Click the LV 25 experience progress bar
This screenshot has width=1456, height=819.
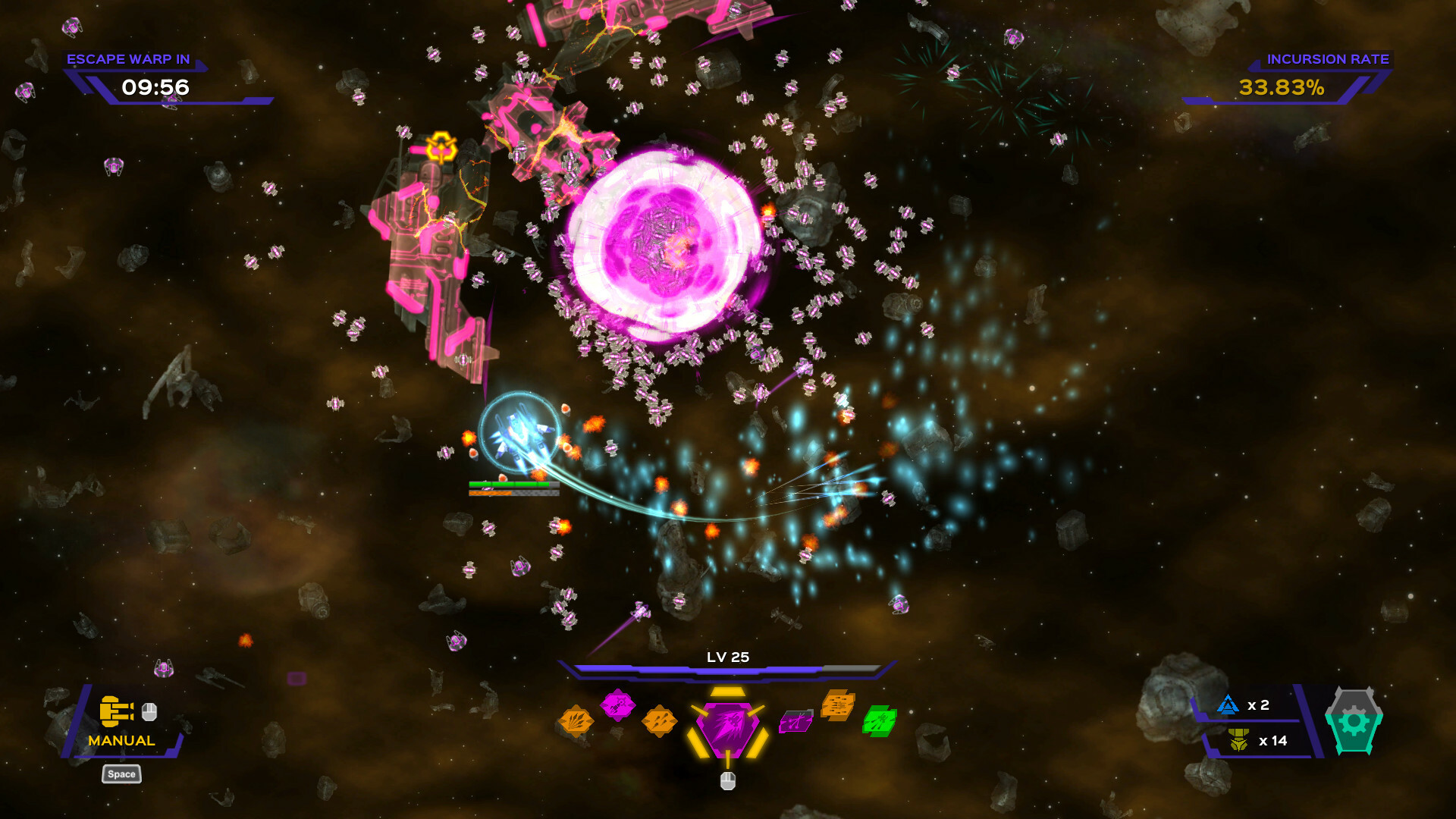726,668
